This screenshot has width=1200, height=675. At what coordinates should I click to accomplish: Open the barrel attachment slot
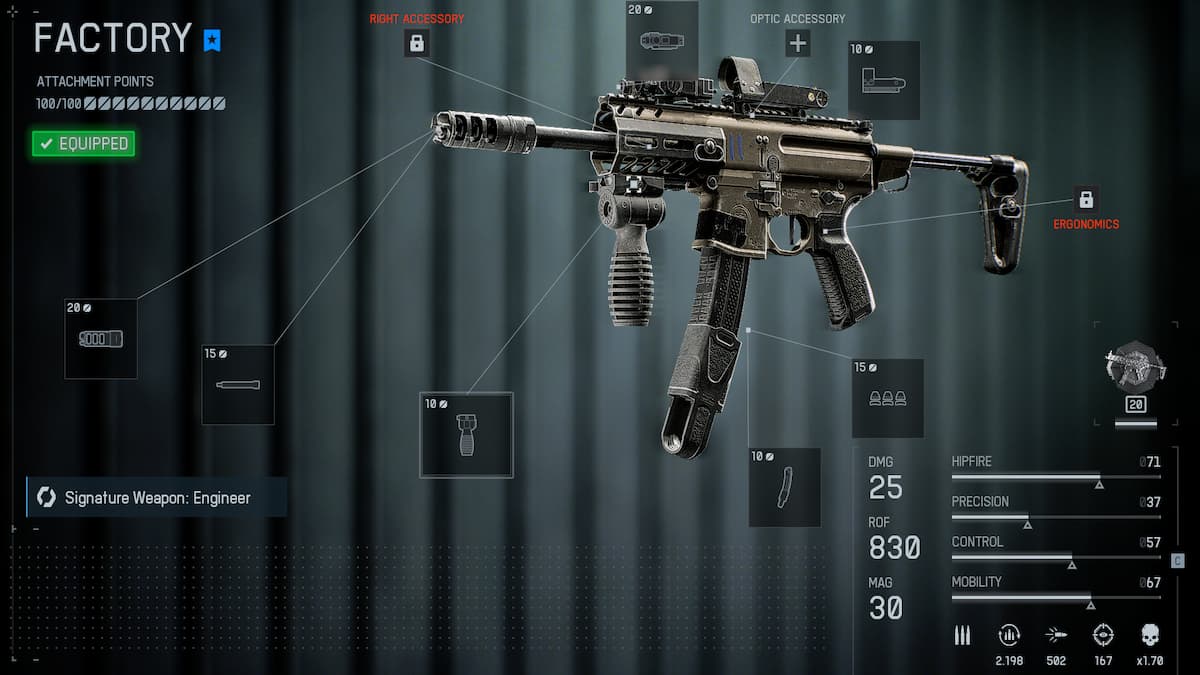pyautogui.click(x=238, y=385)
